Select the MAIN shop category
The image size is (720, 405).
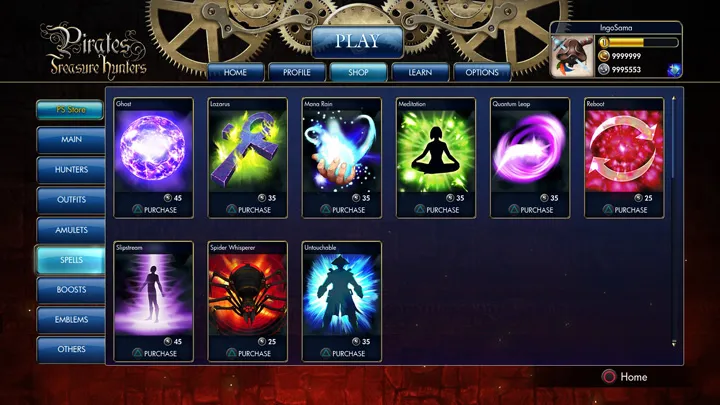click(x=71, y=140)
